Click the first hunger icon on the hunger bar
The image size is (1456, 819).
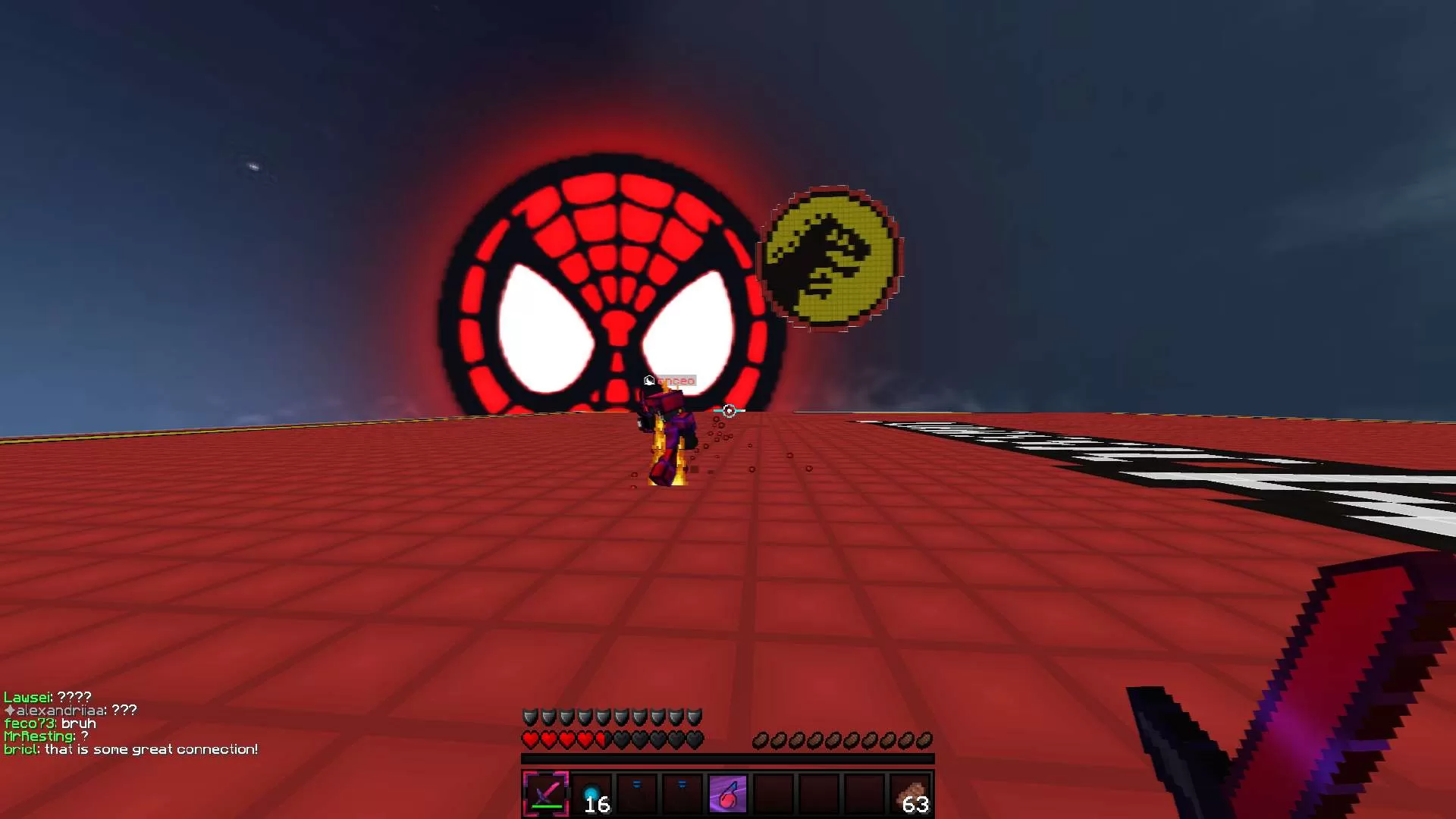click(761, 739)
